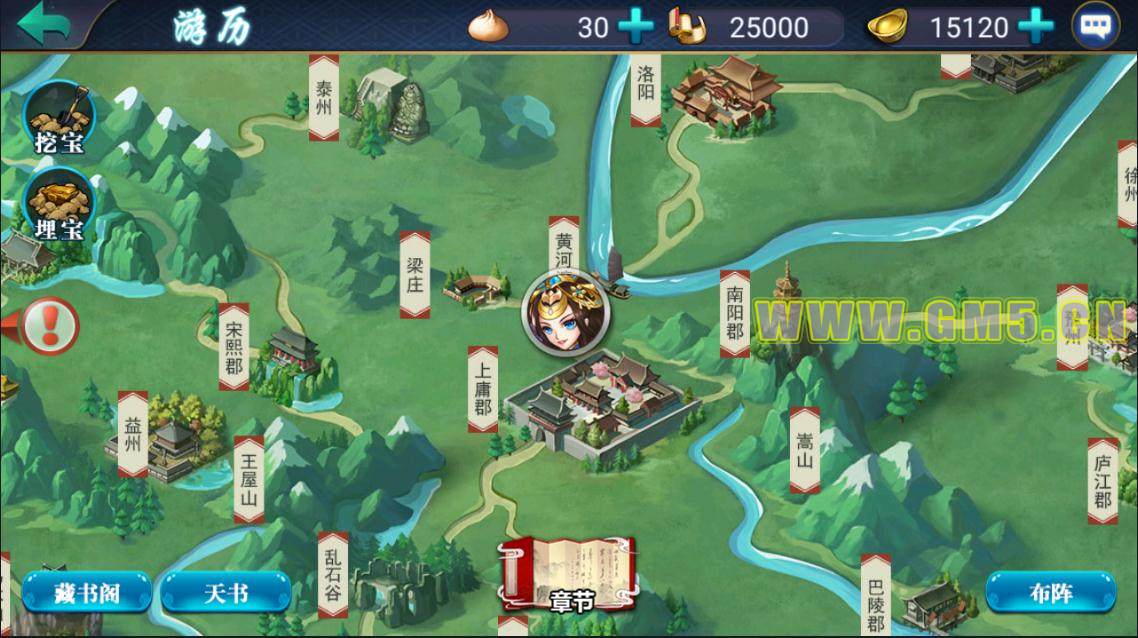
Task: Select the 王屋山 location banner
Action: (249, 479)
